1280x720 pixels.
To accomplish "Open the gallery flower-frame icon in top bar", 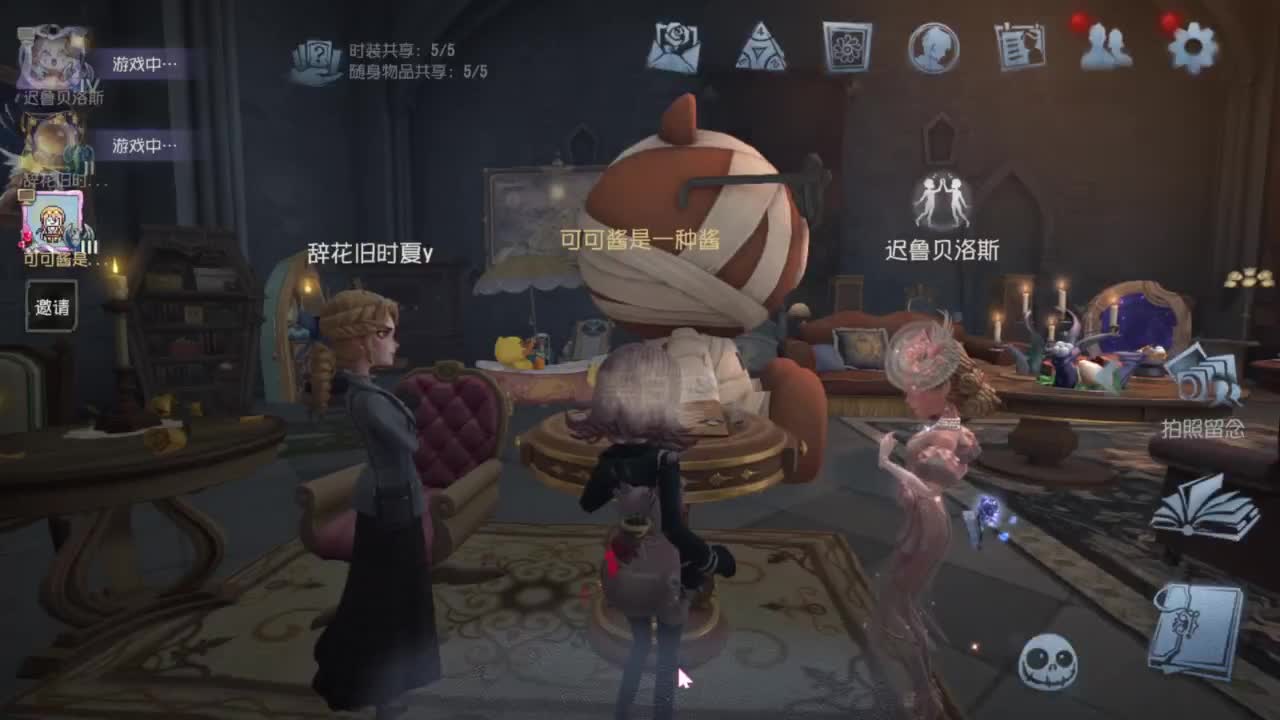I will click(x=847, y=48).
